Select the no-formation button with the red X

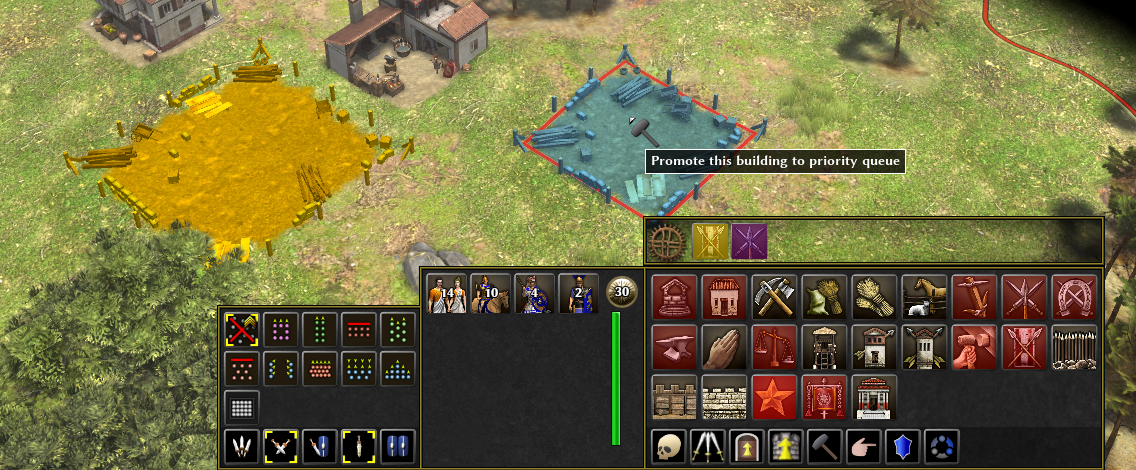242,329
